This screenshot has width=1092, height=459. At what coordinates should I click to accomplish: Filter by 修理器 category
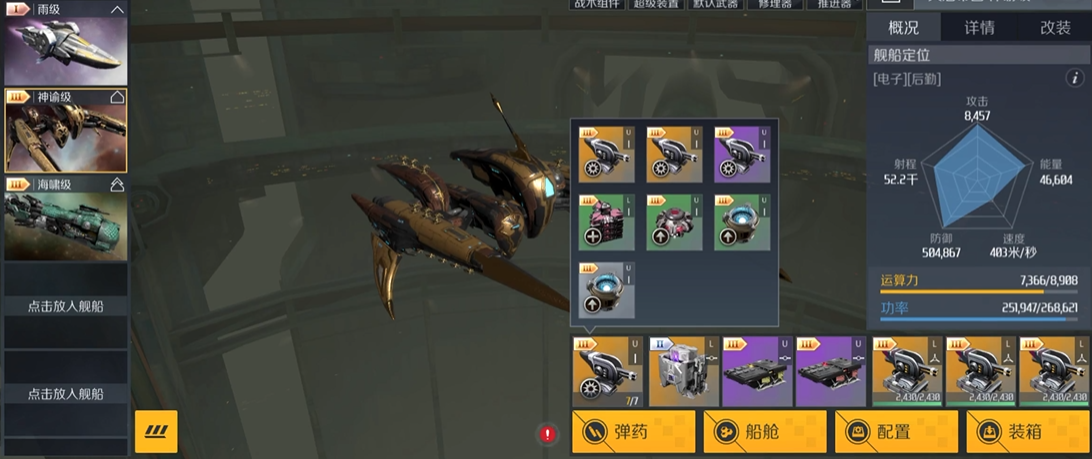click(x=775, y=4)
